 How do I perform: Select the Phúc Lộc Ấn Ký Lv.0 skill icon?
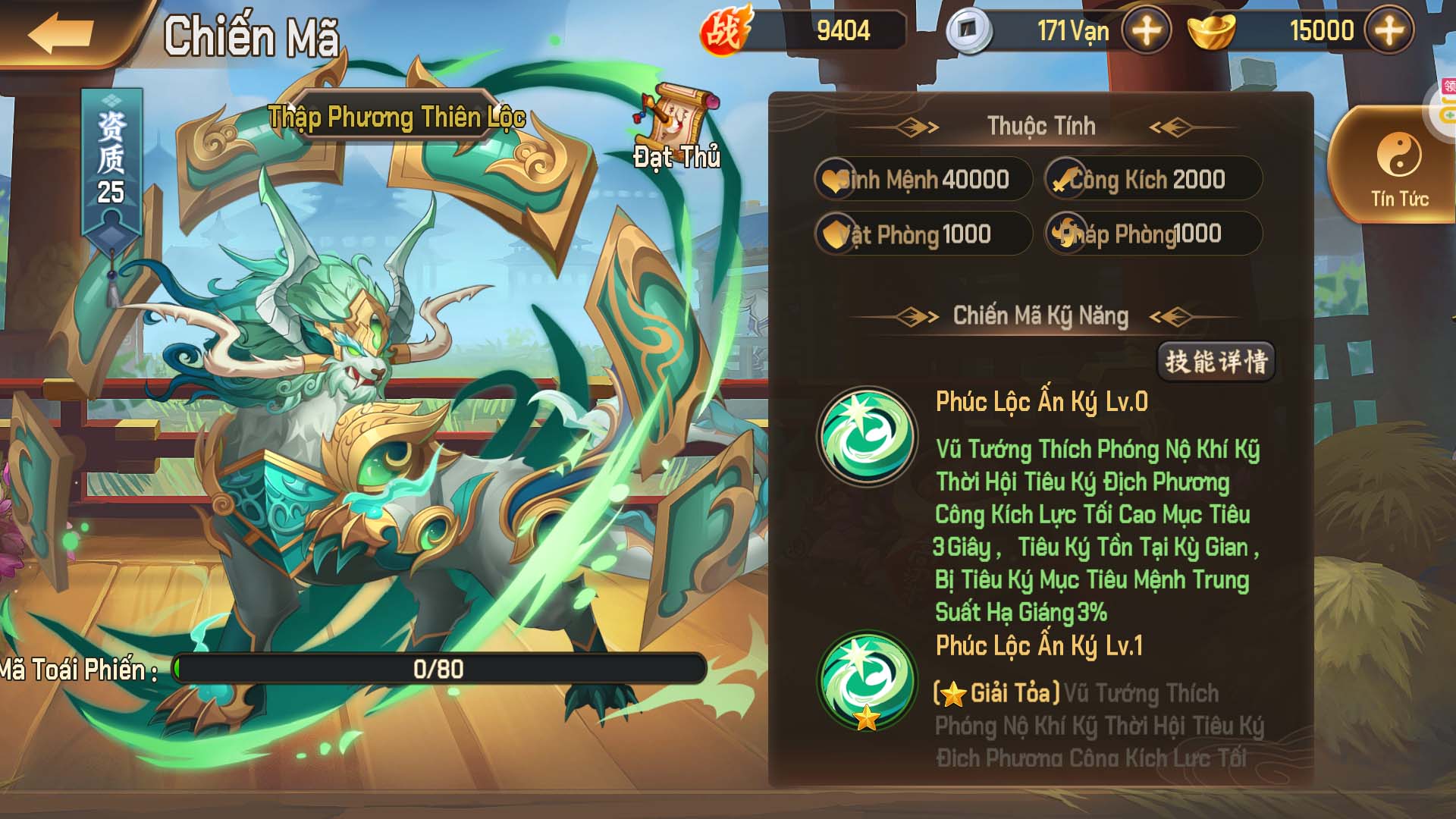coord(867,436)
